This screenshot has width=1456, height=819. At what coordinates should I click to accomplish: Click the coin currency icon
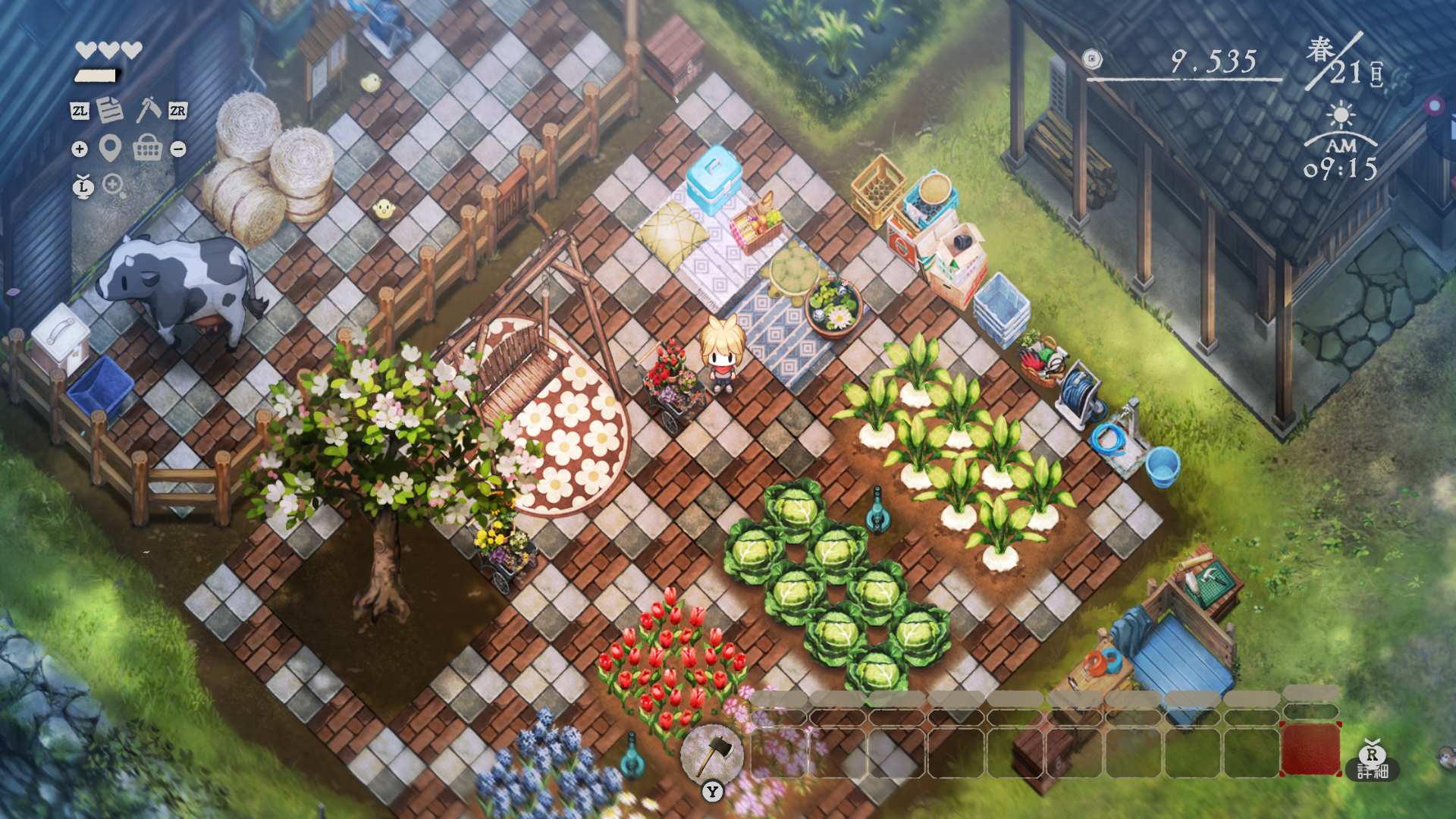click(x=1092, y=59)
